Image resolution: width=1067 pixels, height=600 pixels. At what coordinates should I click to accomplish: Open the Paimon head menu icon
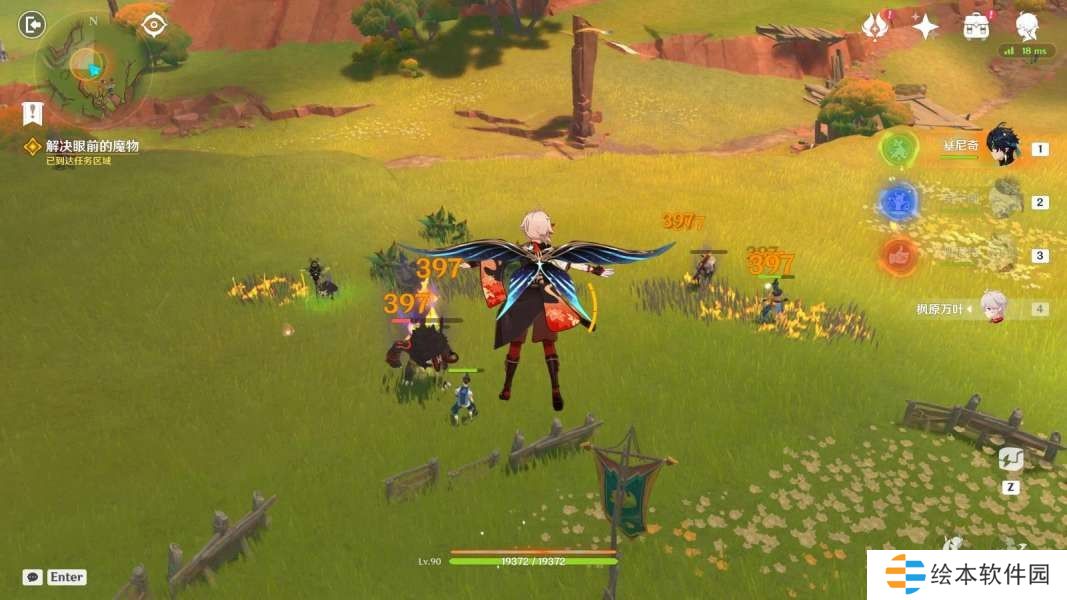click(x=1027, y=24)
